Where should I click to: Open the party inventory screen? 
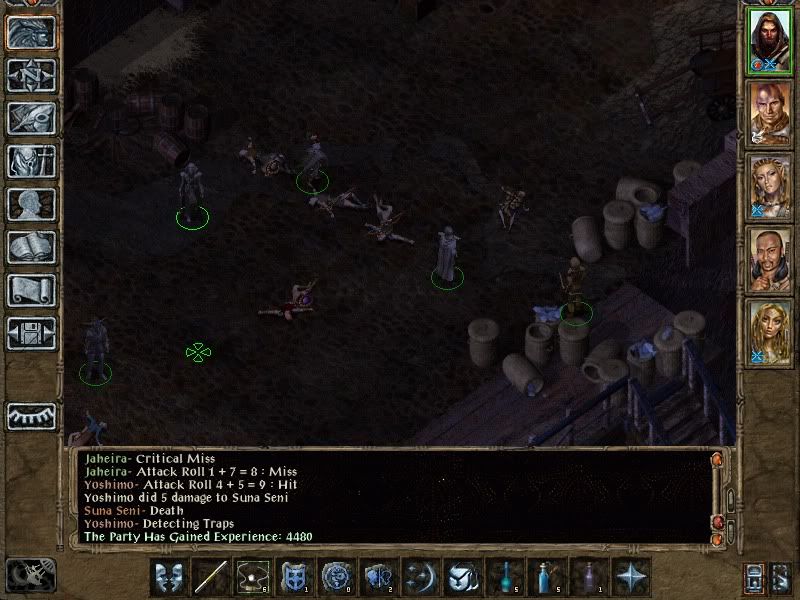click(x=31, y=161)
